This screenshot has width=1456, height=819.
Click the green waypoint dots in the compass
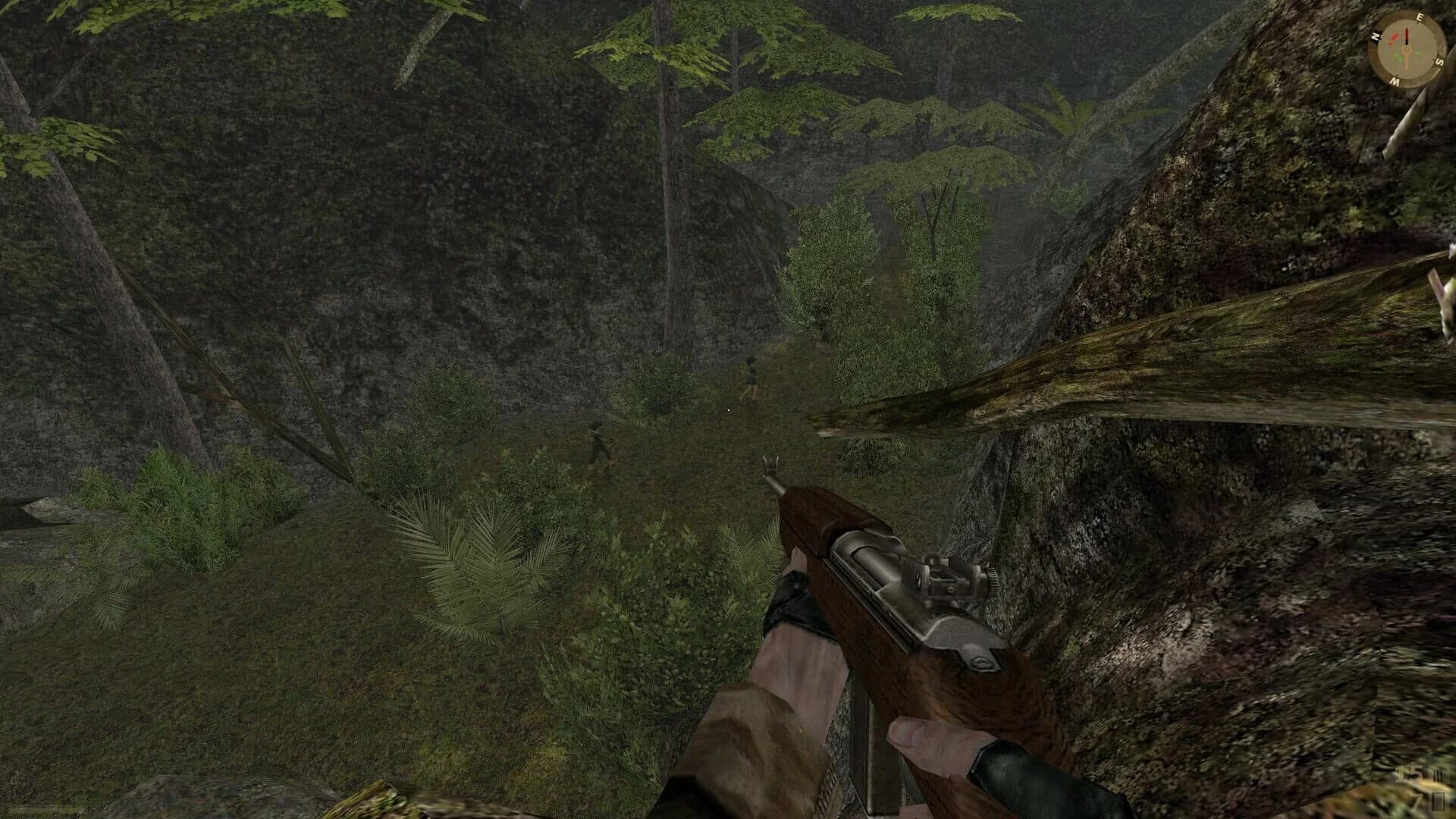point(1407,54)
